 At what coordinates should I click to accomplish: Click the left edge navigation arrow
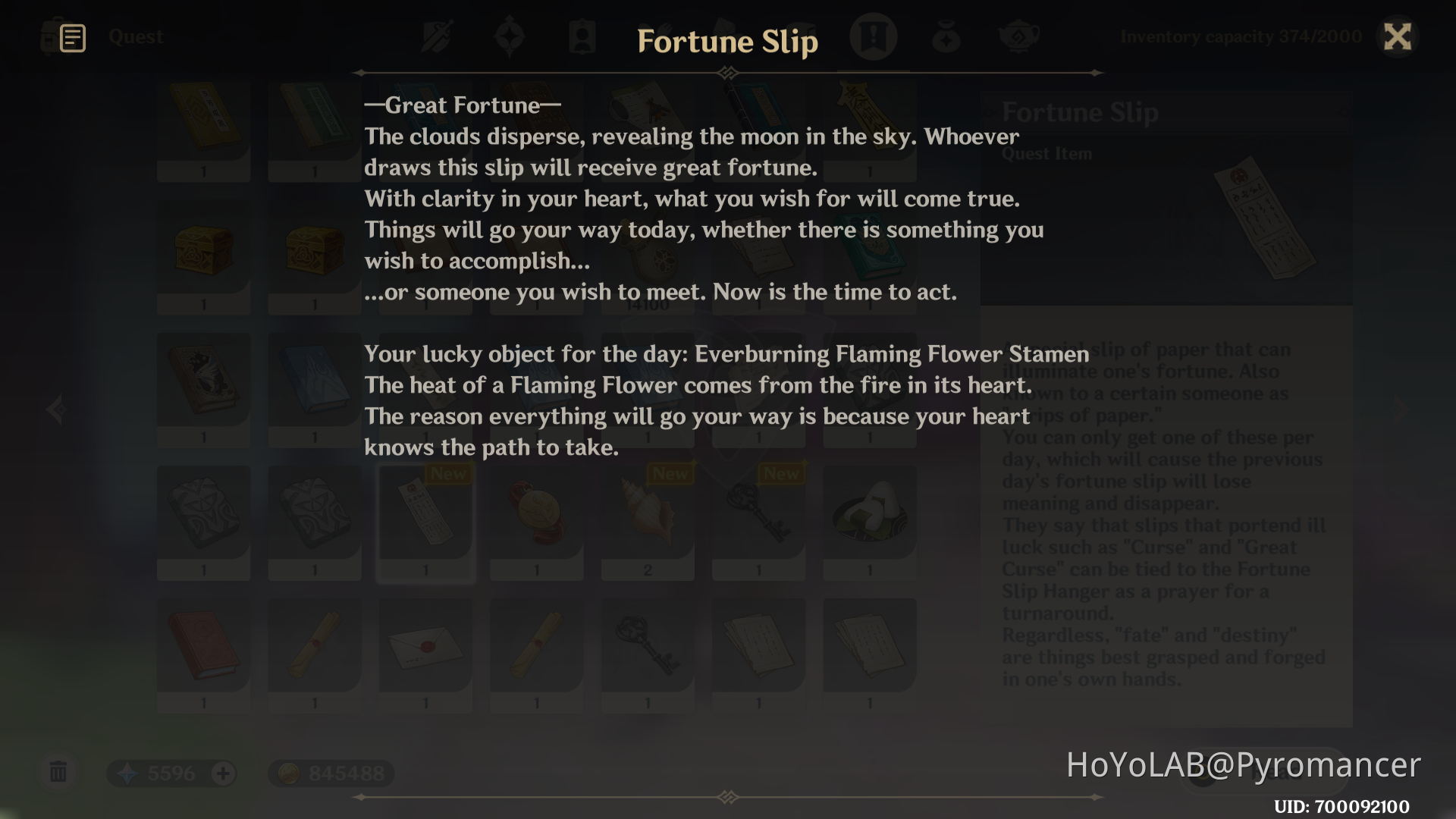[55, 409]
